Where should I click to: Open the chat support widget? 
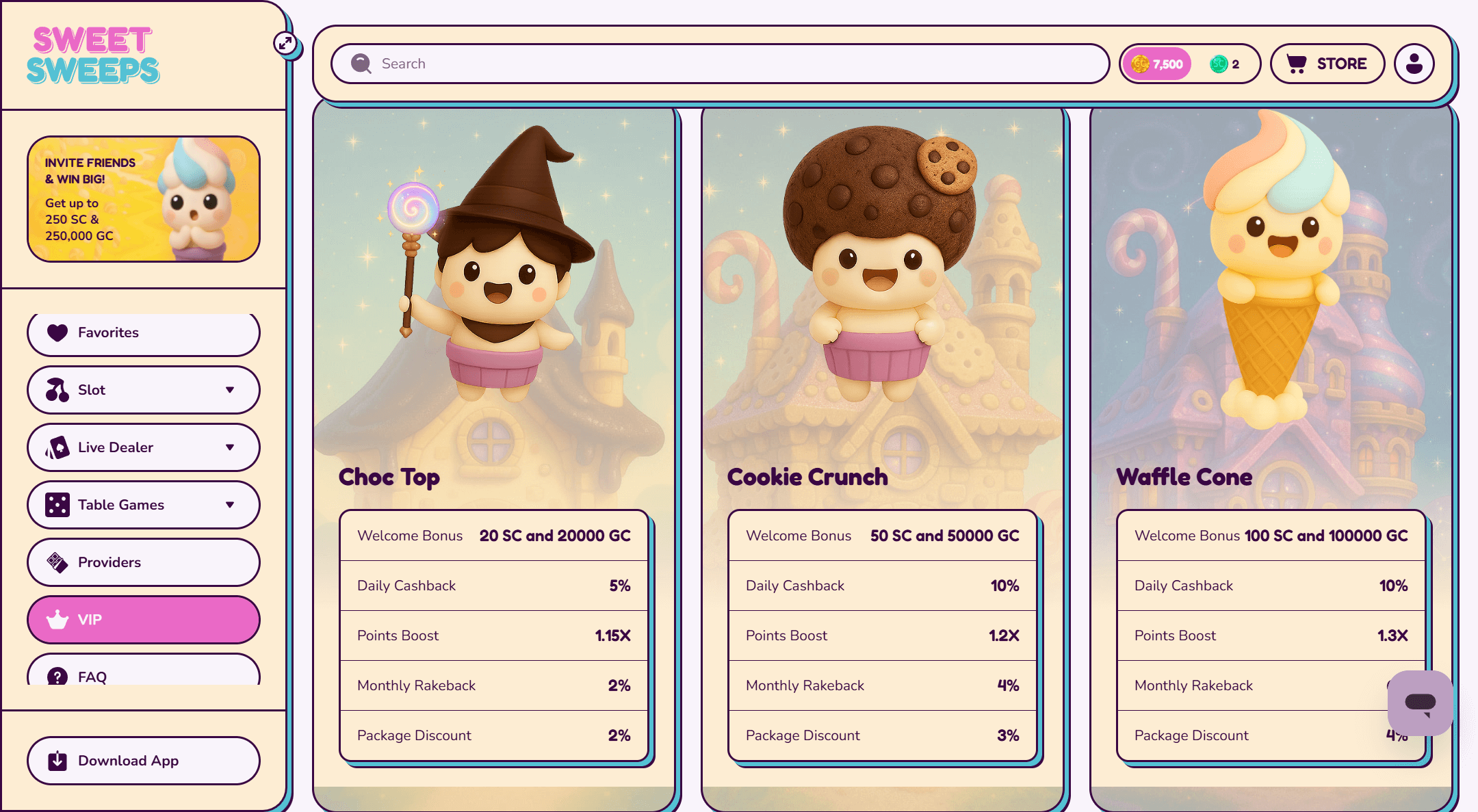(1420, 703)
